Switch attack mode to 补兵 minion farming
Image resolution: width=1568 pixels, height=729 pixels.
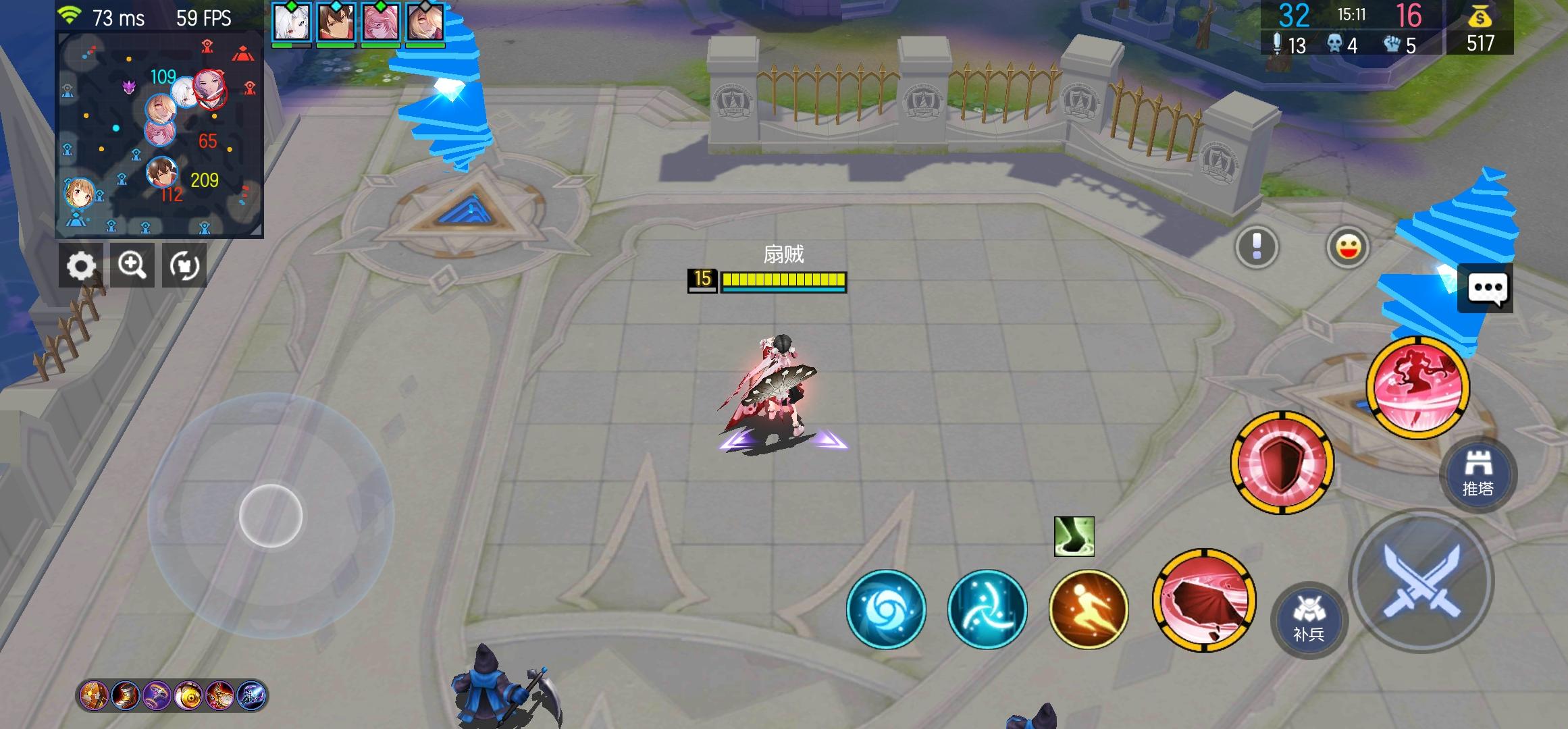(1311, 621)
